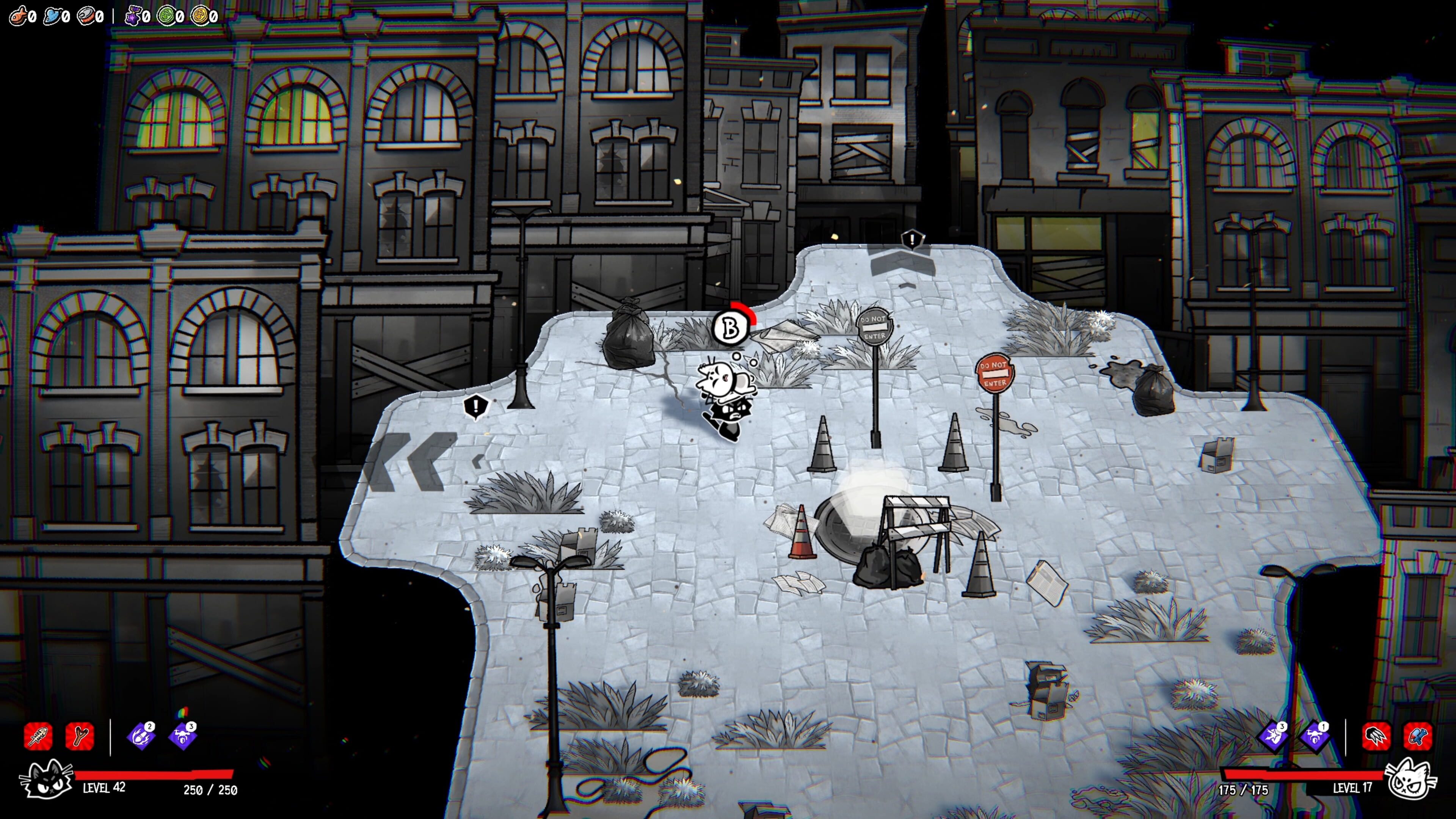
Task: Activate the purple dash strike ability icon
Action: click(1273, 736)
